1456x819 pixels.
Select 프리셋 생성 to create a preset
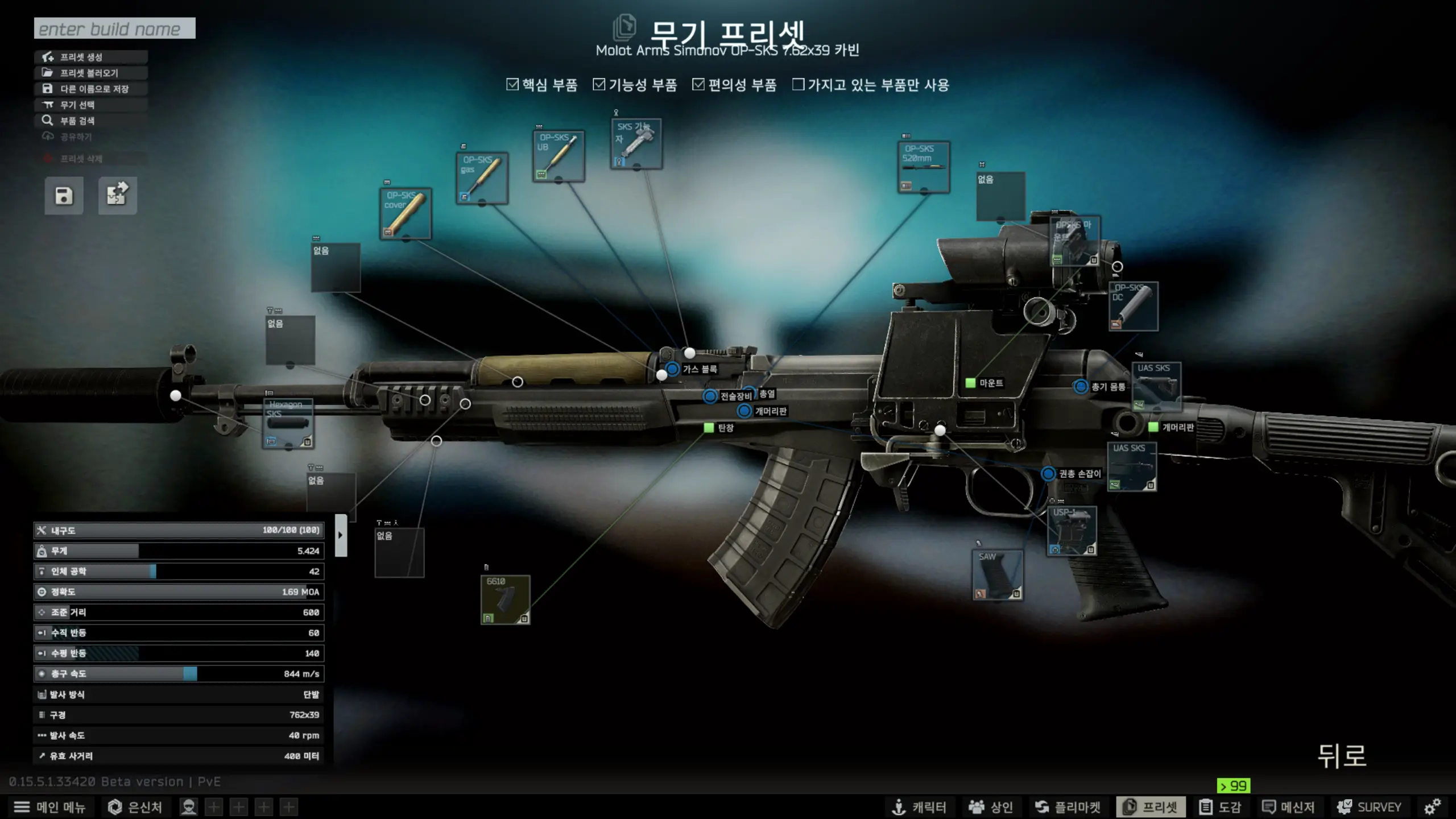click(91, 57)
